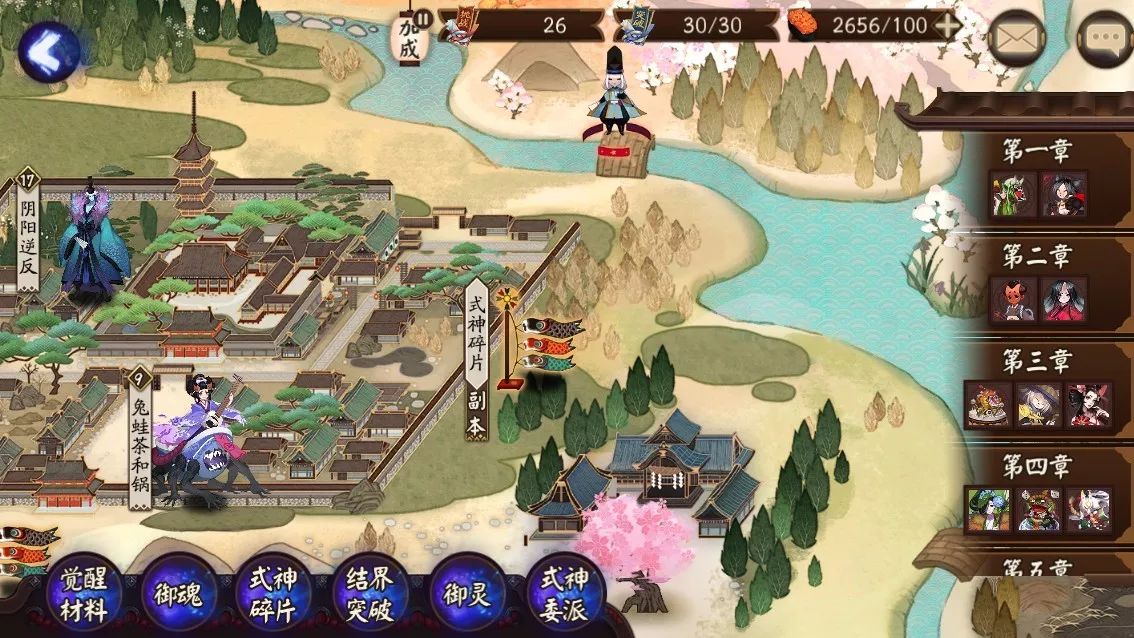
Task: Open the 御灵 button
Action: click(467, 594)
